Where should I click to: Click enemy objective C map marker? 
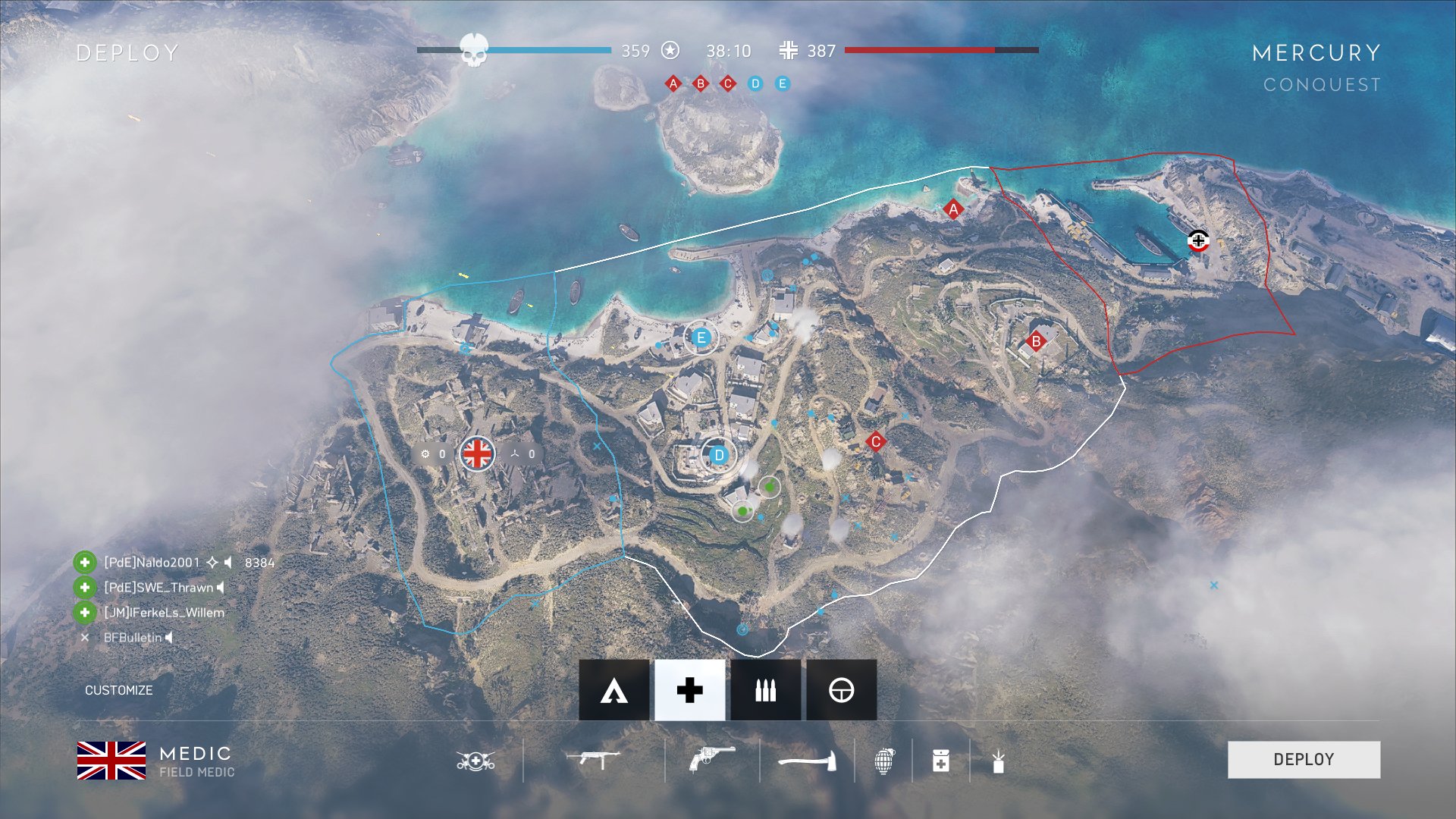click(876, 441)
